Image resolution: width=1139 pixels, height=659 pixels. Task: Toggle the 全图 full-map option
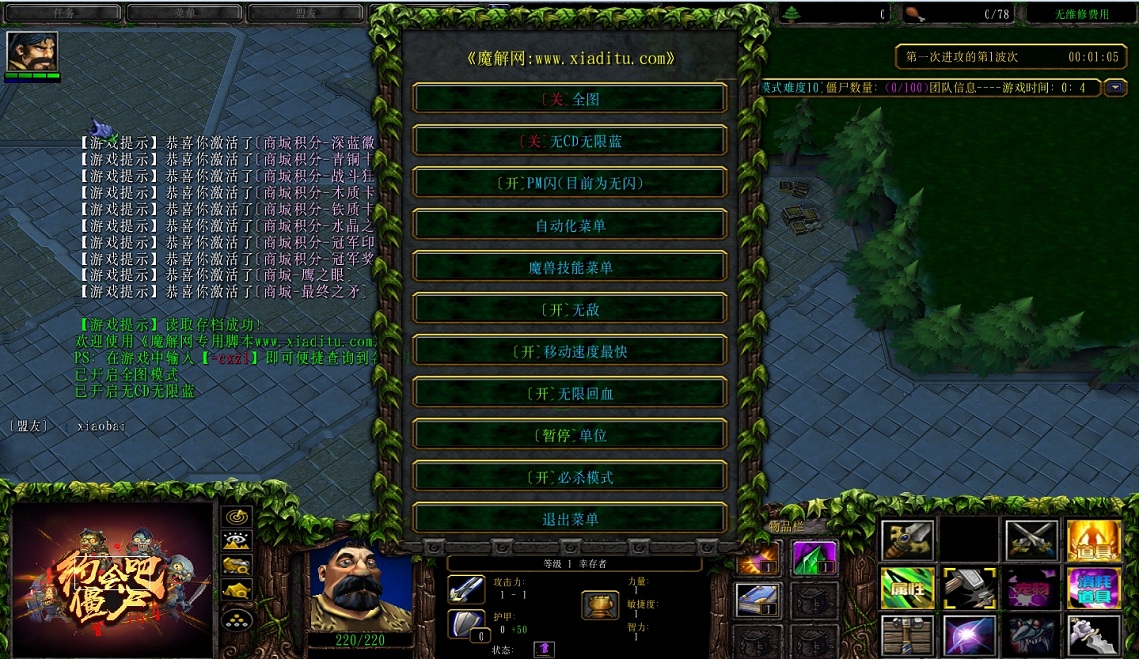click(570, 99)
